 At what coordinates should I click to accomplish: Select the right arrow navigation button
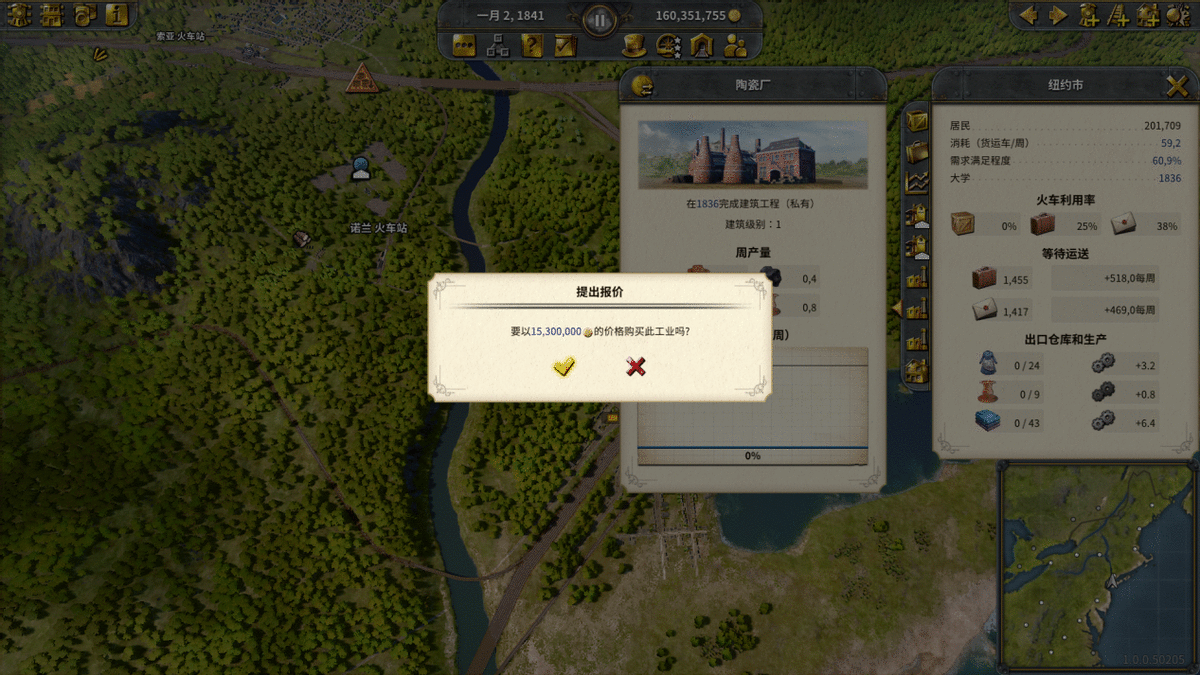1057,15
